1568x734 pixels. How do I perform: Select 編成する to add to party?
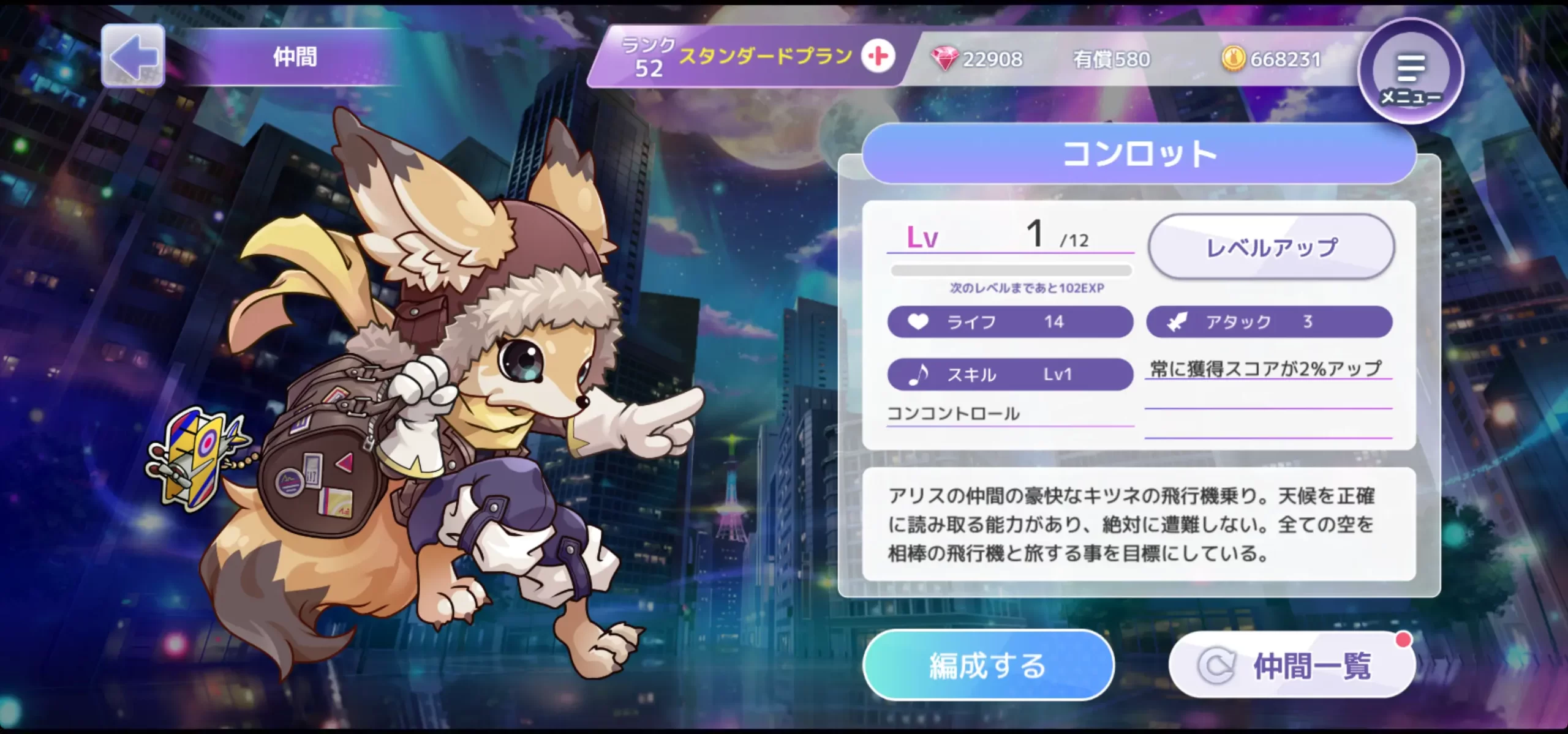pos(987,665)
